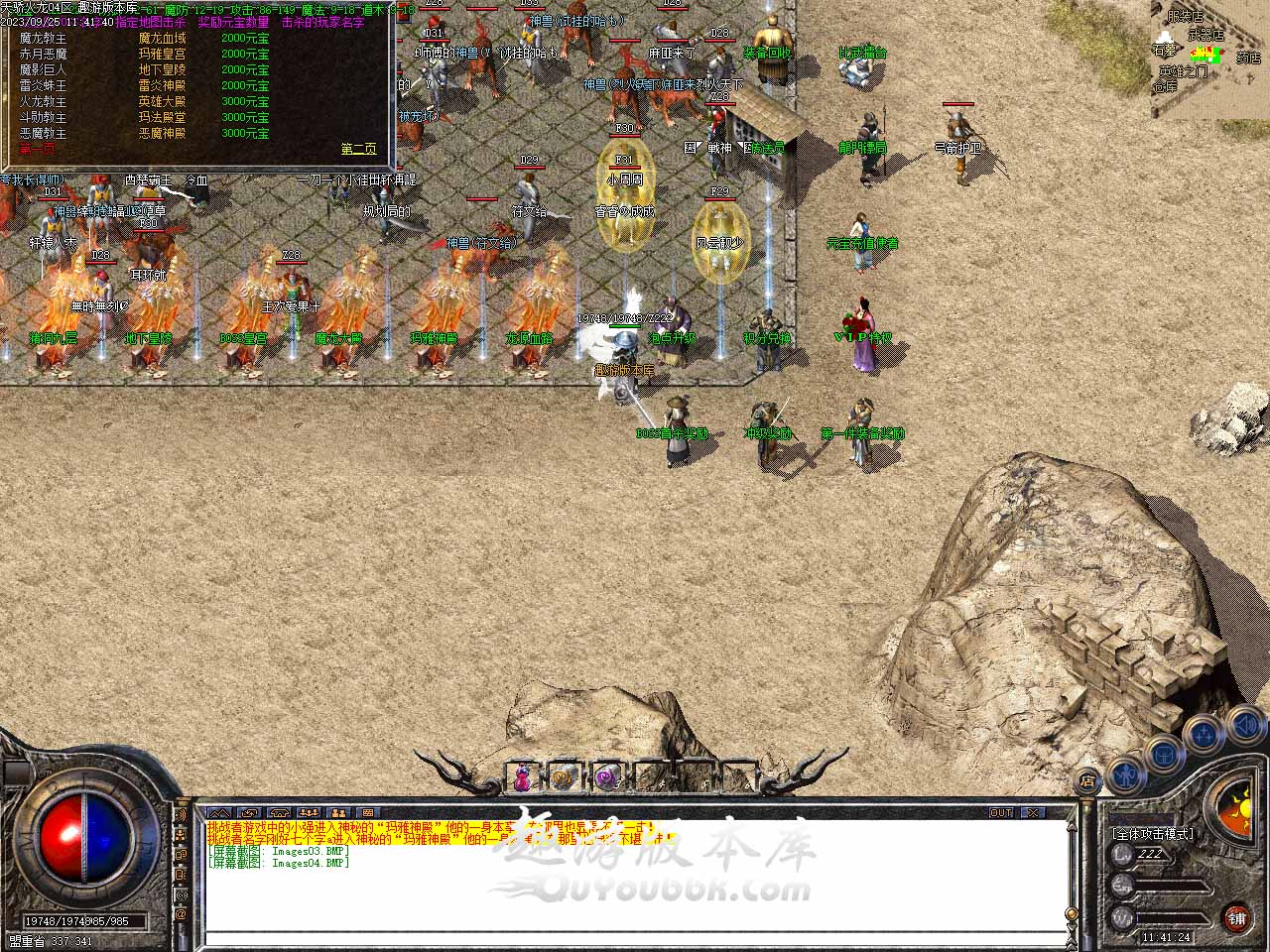Select the first page link 第一页
The width and height of the screenshot is (1270, 952).
(x=38, y=149)
